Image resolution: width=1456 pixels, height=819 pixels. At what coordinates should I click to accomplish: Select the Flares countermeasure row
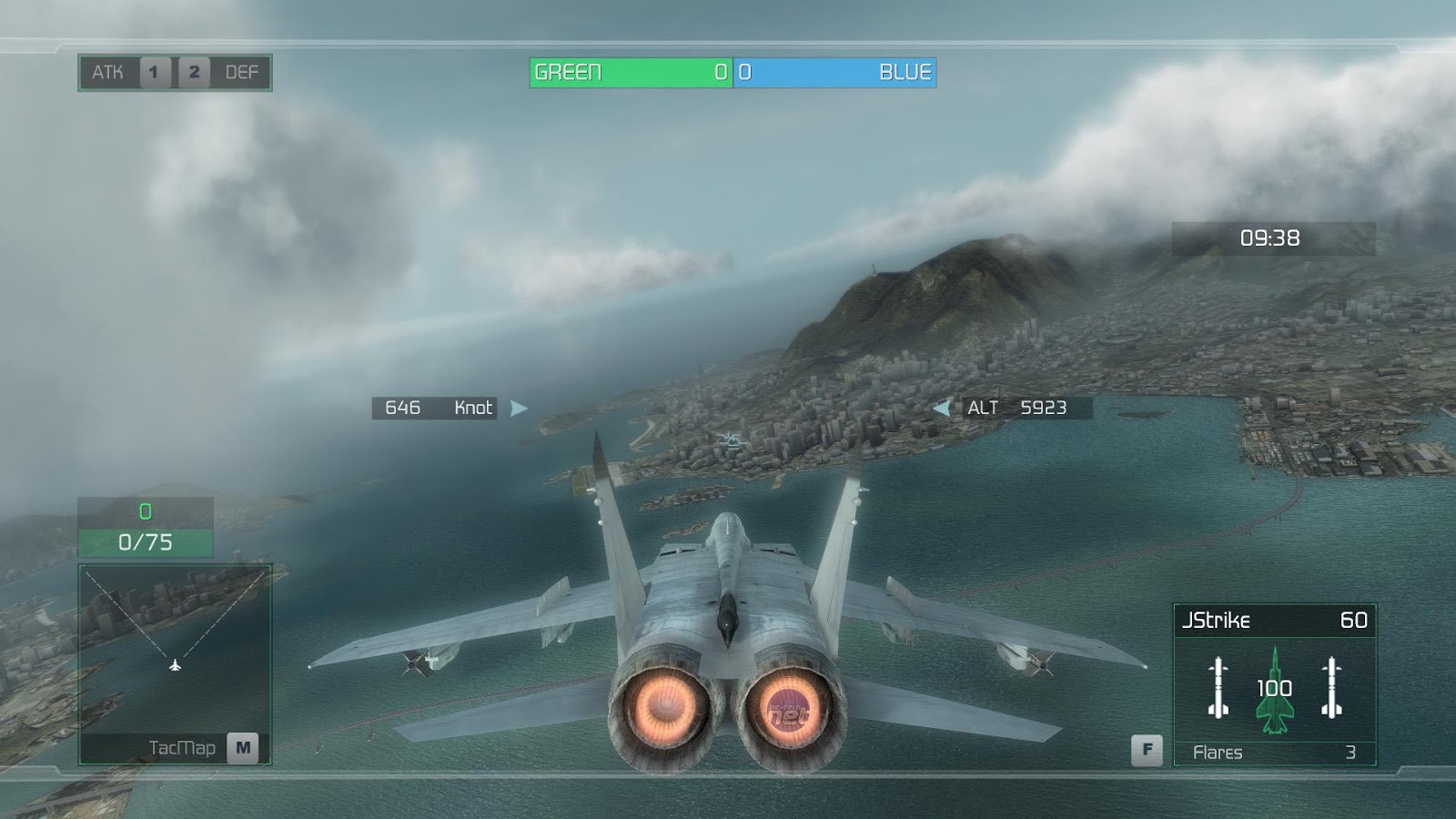tap(1273, 753)
